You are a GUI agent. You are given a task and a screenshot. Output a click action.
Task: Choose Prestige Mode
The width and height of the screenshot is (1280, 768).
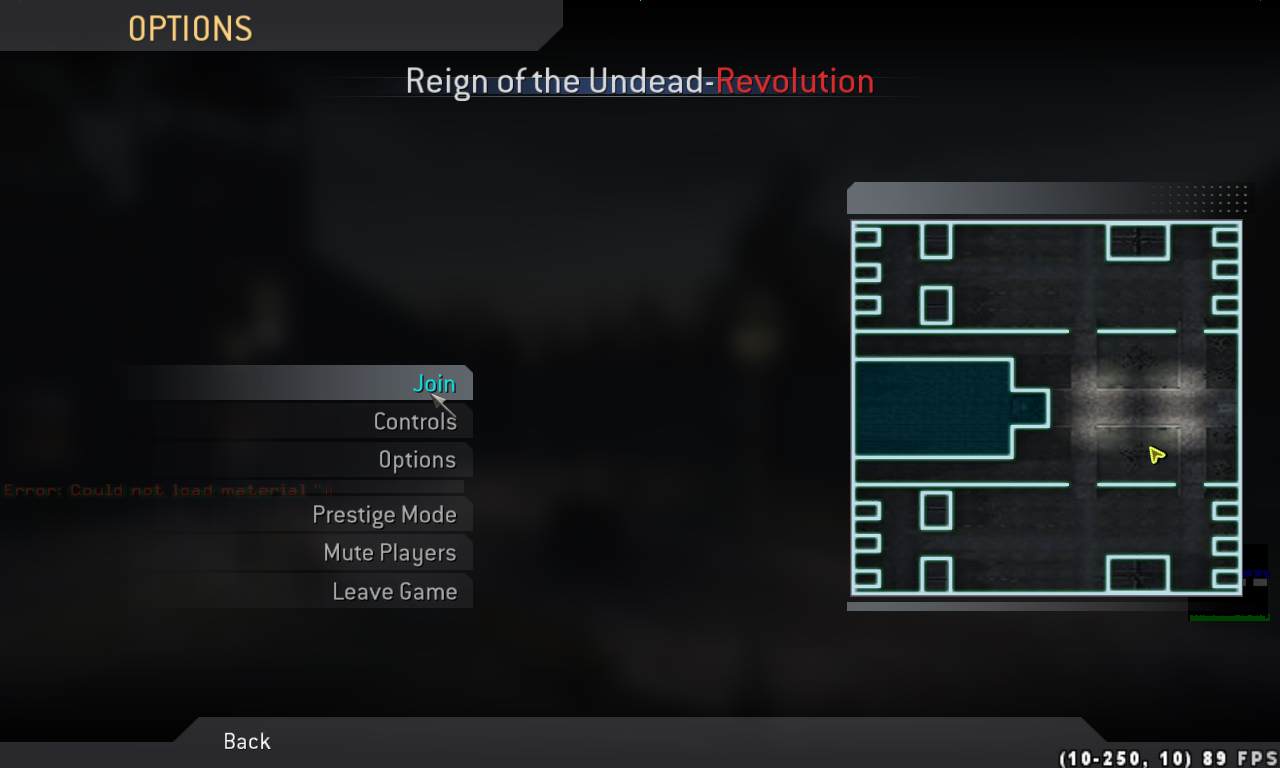(384, 515)
